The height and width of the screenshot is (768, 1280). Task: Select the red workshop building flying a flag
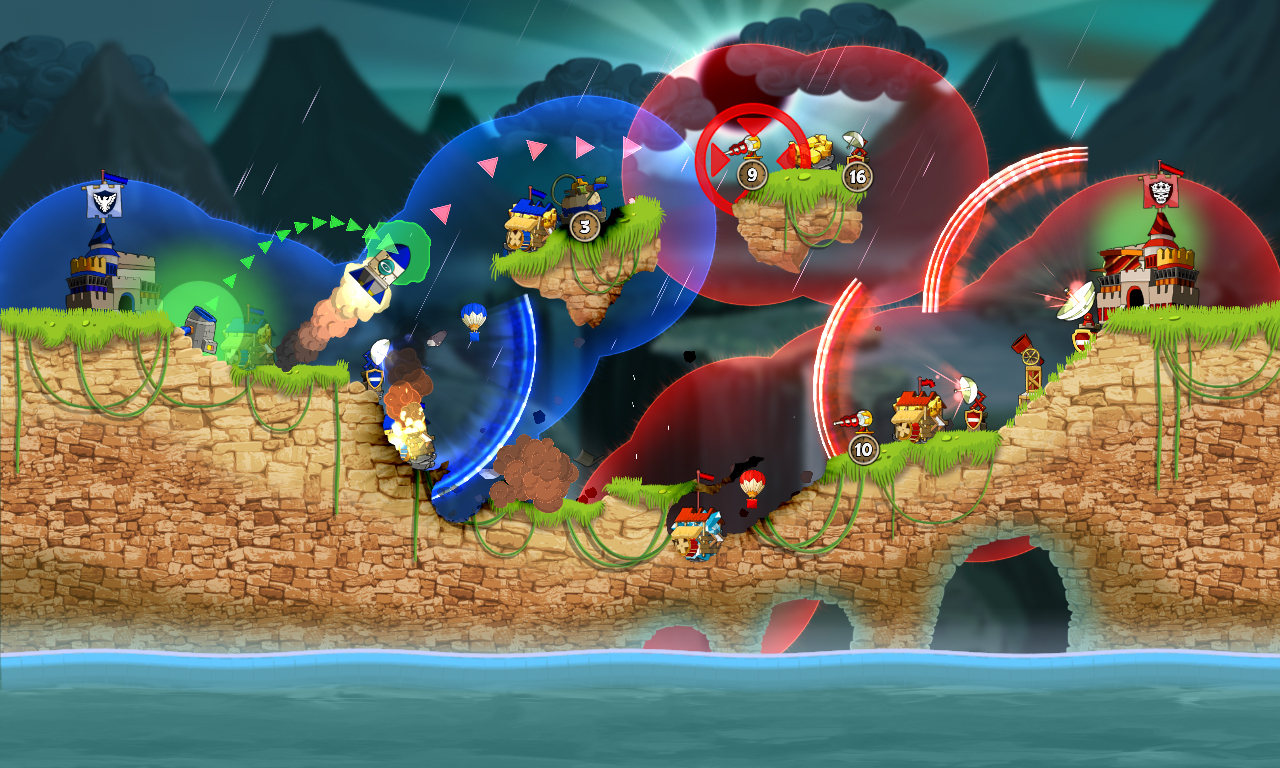point(915,412)
